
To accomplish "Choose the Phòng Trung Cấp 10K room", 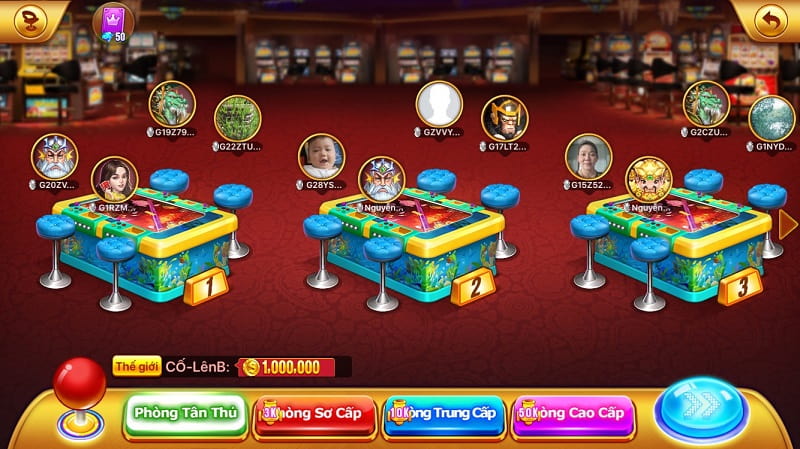I will [445, 413].
